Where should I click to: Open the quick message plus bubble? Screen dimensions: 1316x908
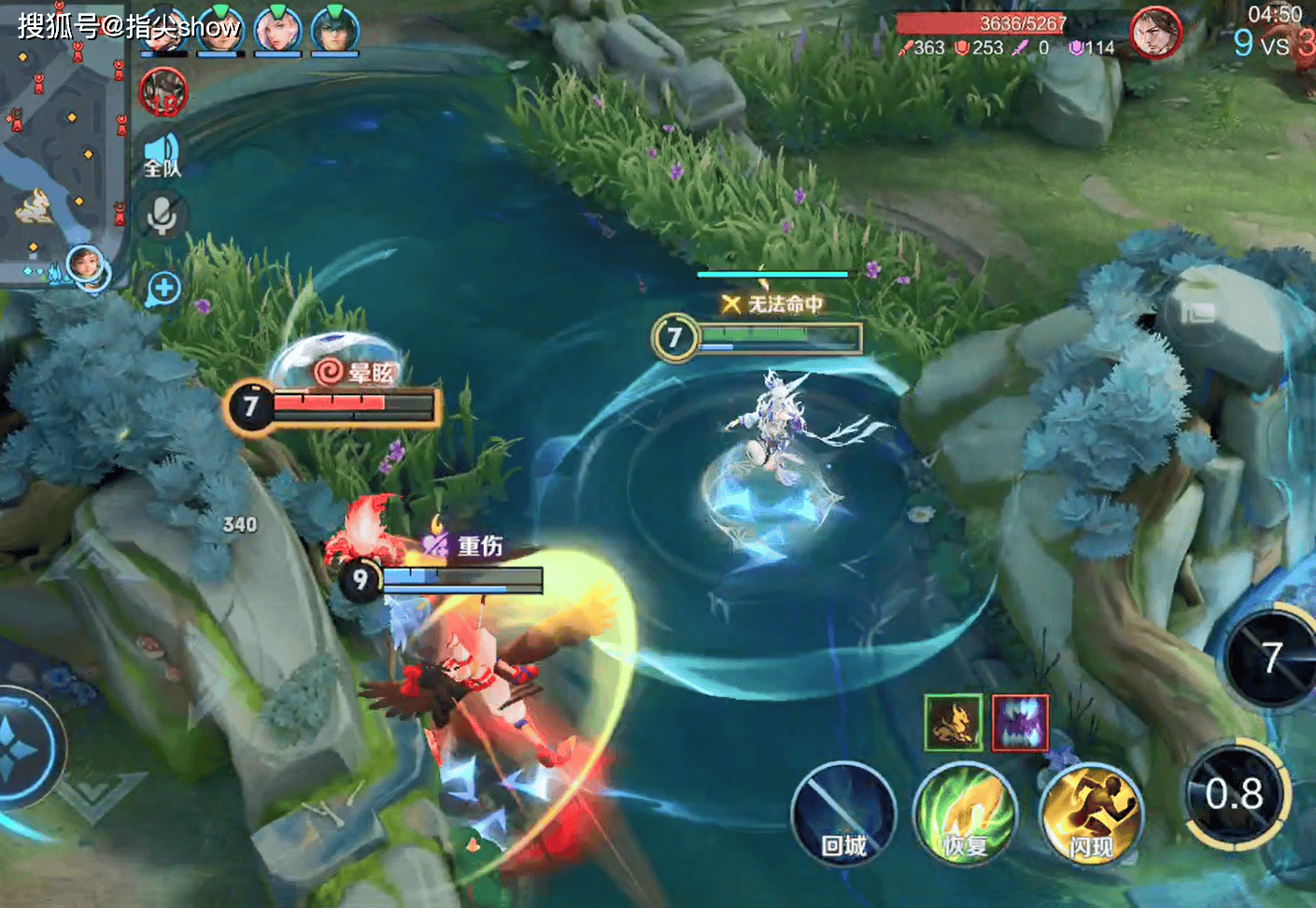163,289
